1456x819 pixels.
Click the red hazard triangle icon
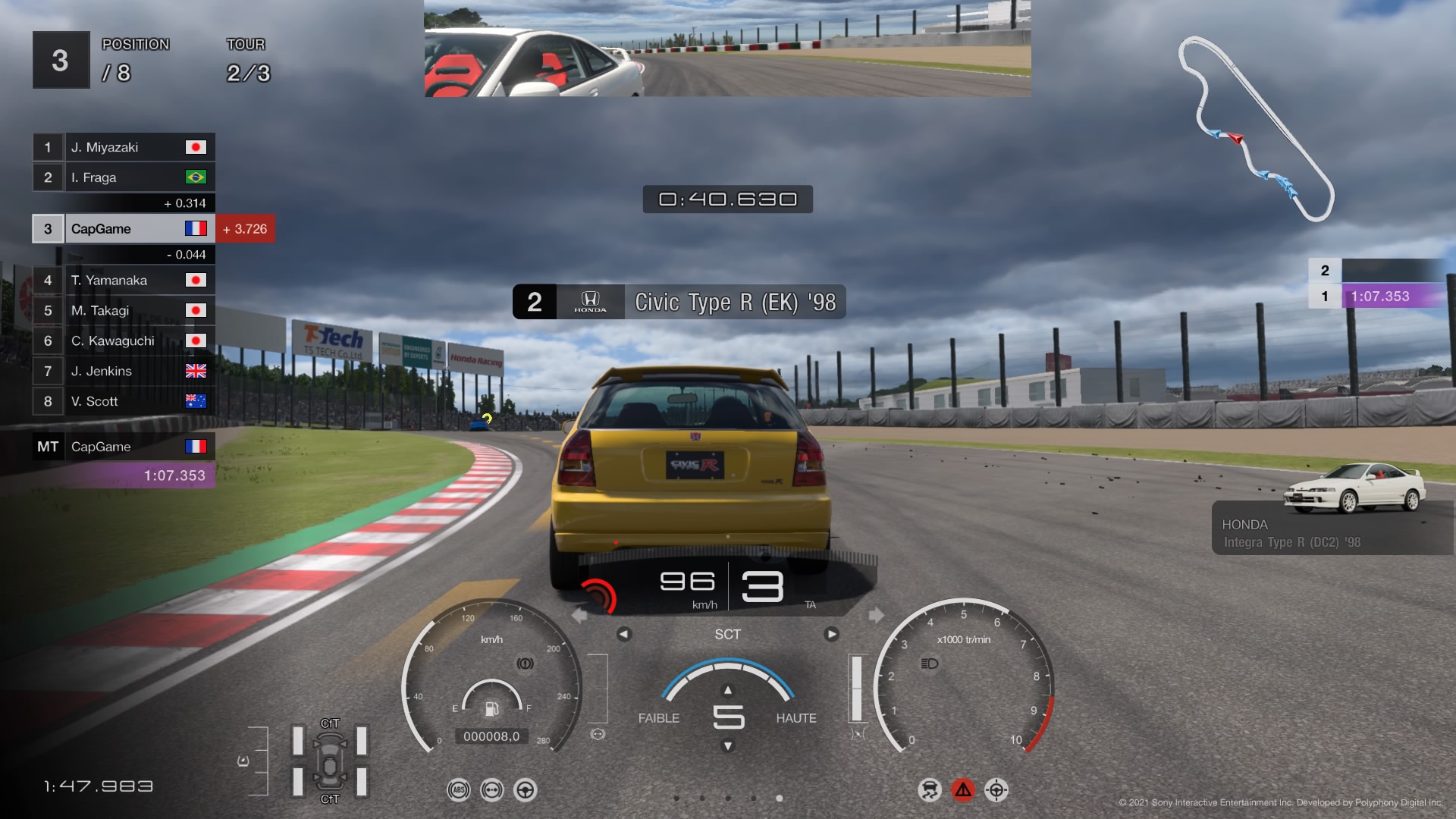tap(963, 790)
